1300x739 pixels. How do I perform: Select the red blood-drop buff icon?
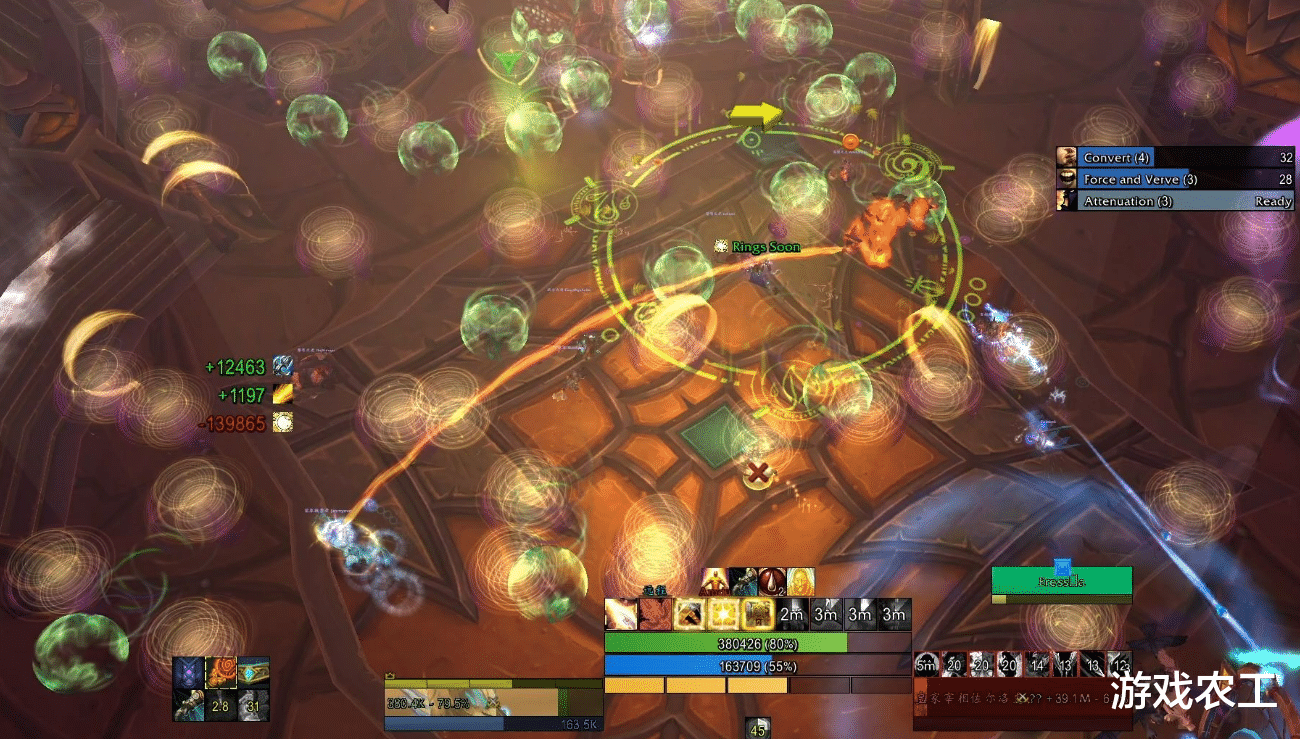tap(772, 581)
